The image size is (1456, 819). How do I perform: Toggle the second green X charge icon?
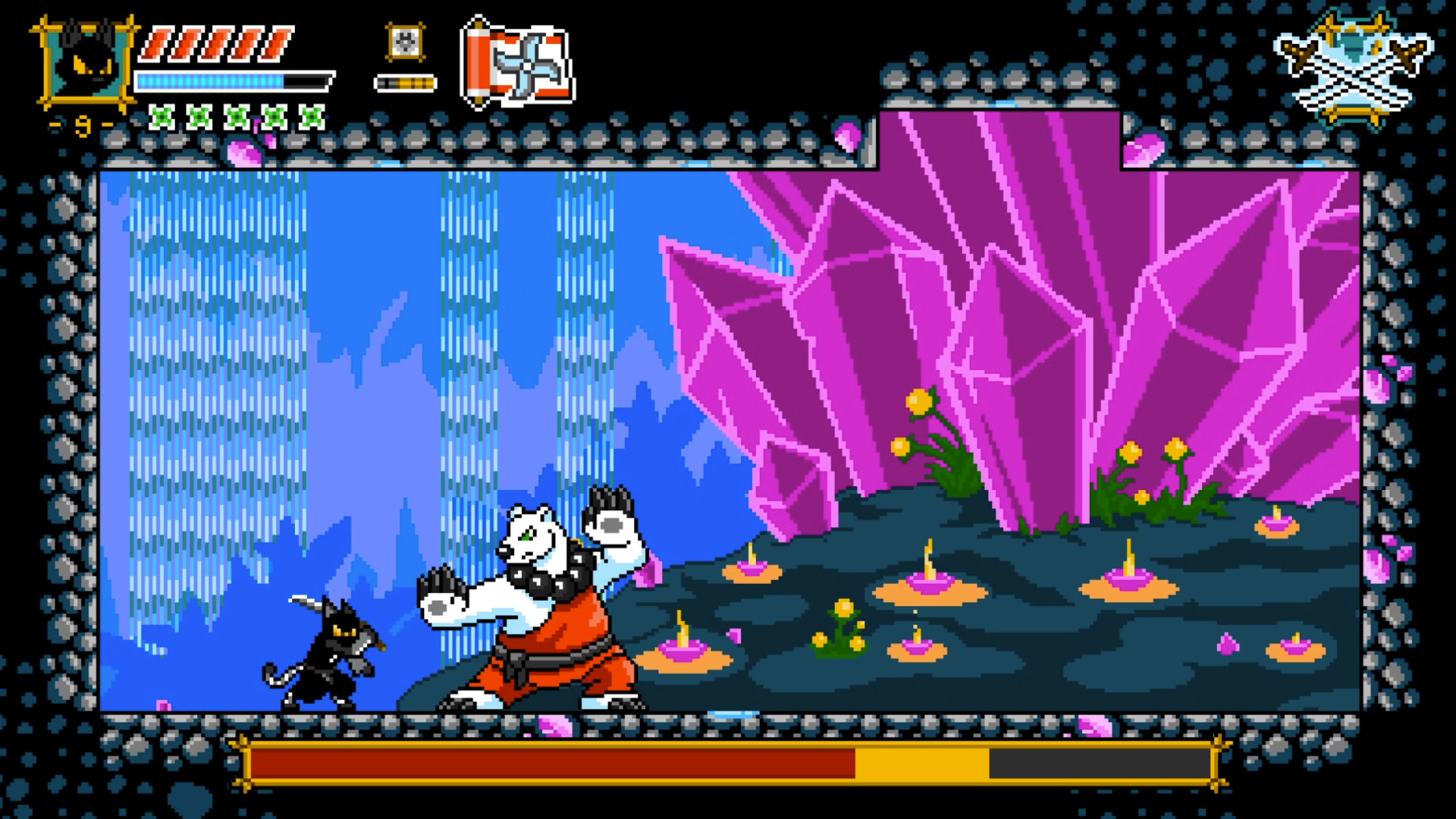click(x=199, y=115)
